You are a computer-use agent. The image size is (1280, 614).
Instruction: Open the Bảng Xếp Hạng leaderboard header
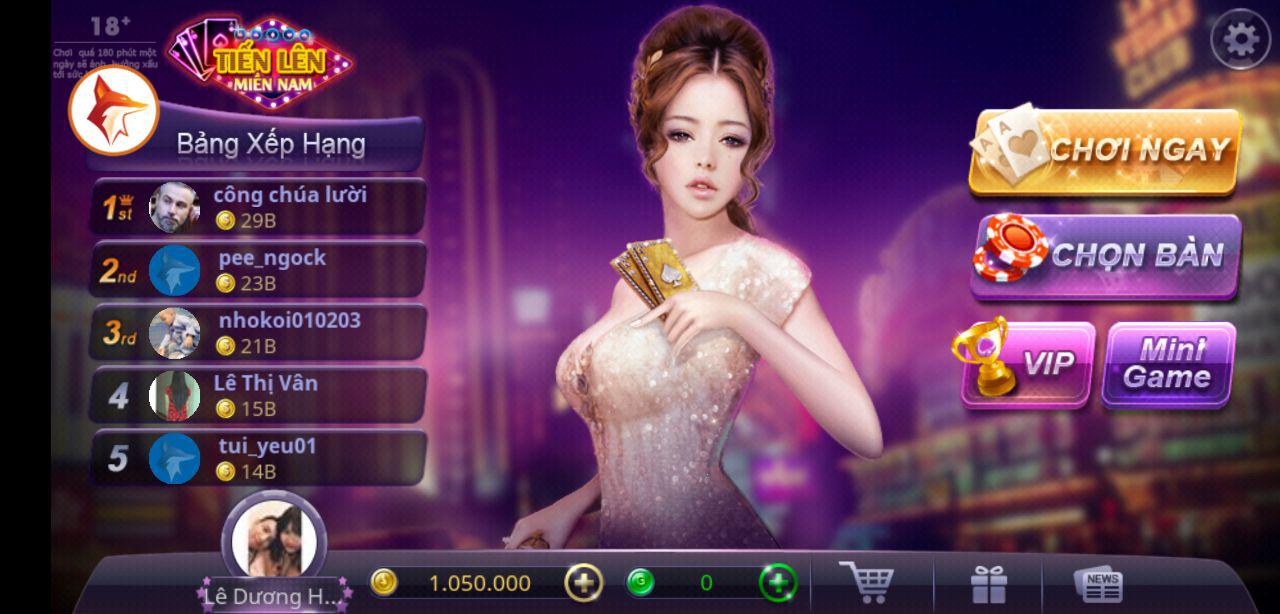tap(271, 144)
